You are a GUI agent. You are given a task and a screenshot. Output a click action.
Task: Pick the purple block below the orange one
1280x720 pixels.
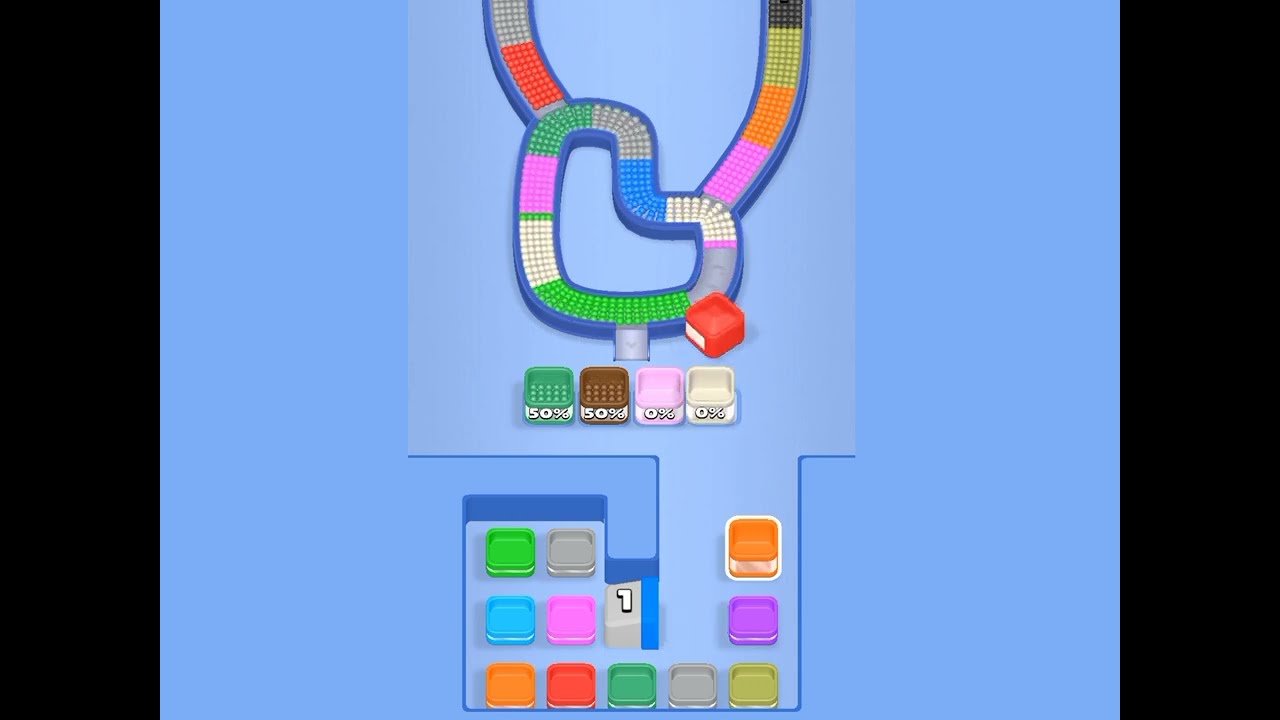click(x=752, y=618)
